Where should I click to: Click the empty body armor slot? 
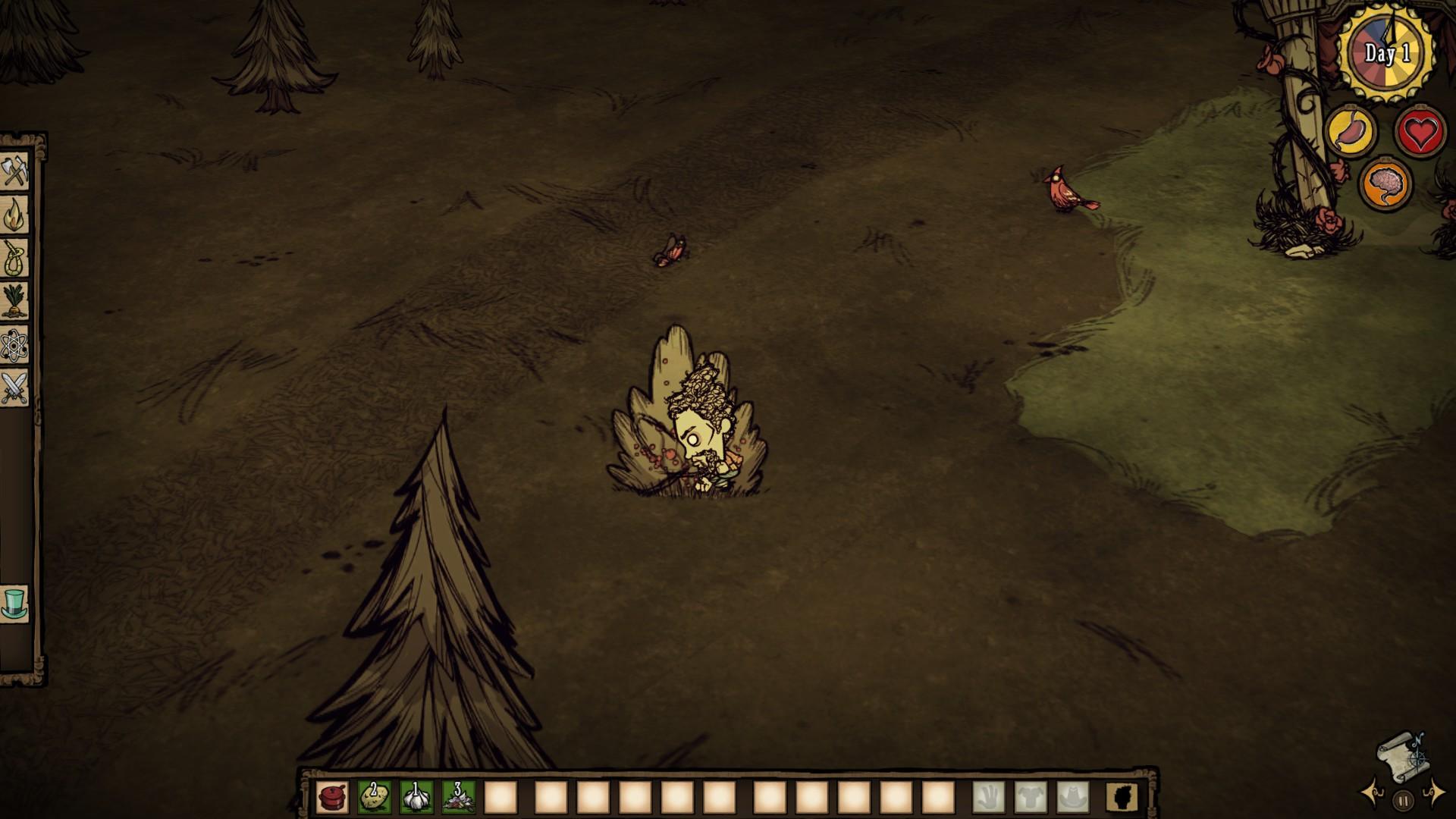(x=1031, y=797)
